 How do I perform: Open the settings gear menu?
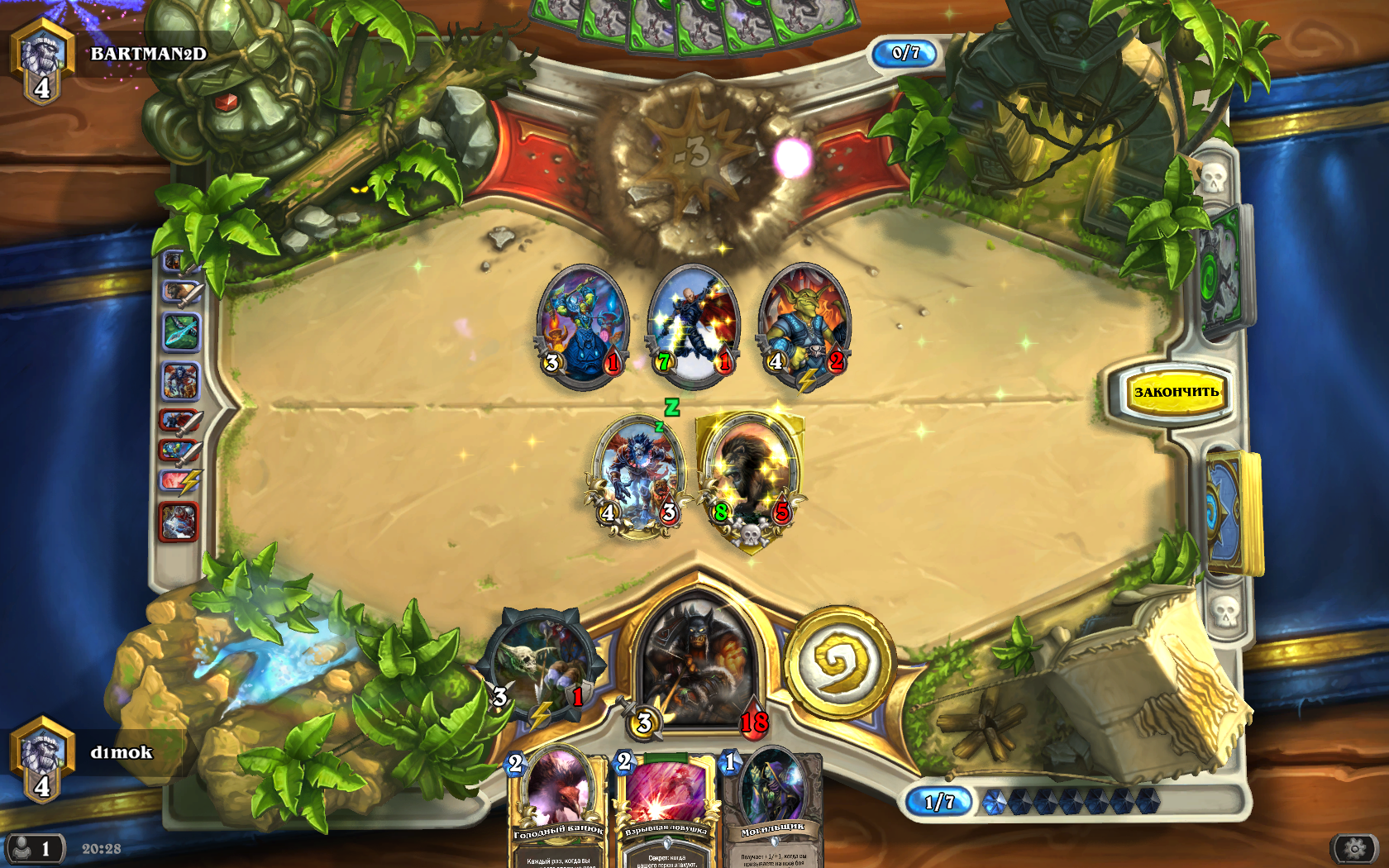pyautogui.click(x=1354, y=848)
